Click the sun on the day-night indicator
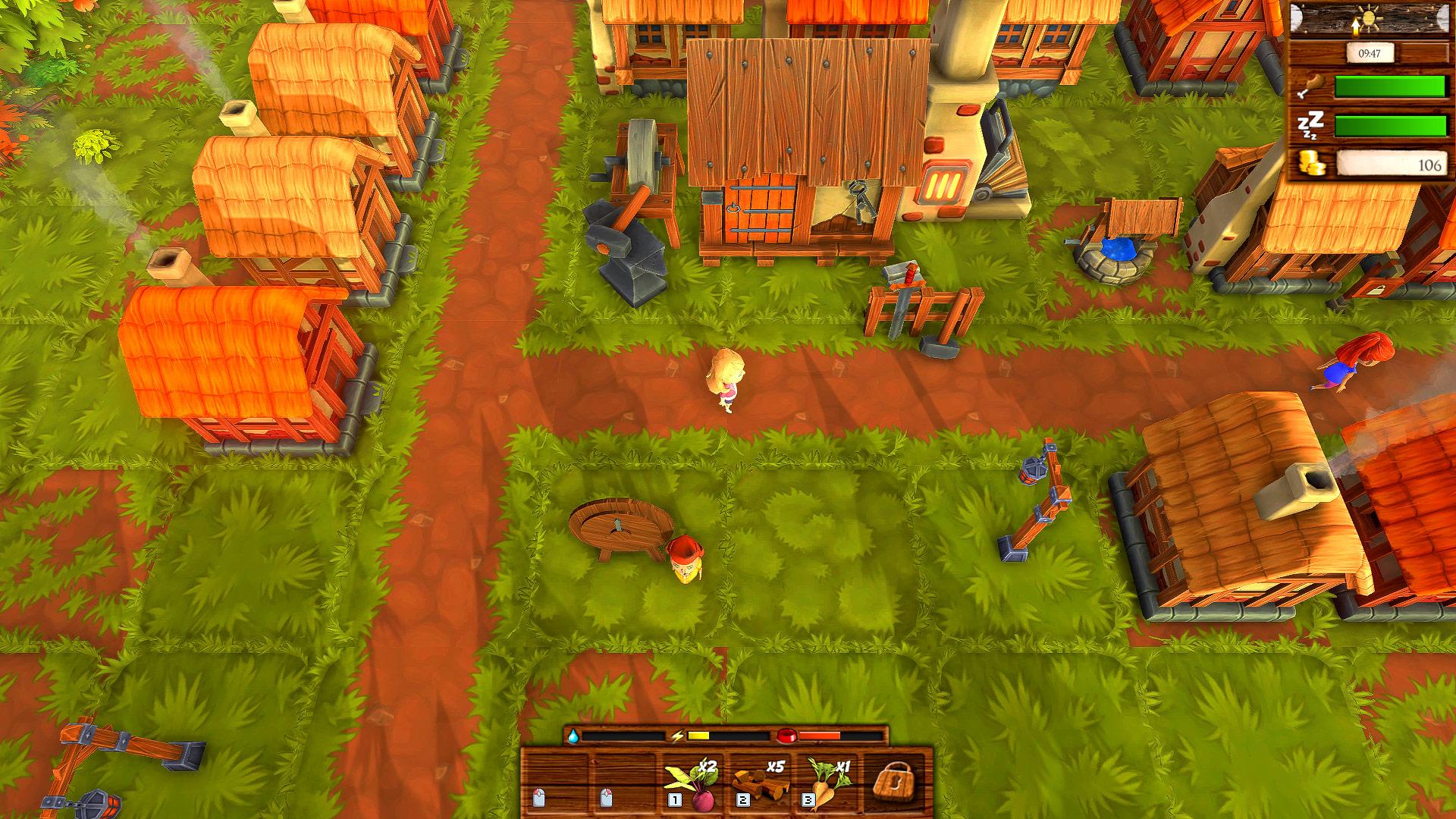The width and height of the screenshot is (1456, 819). point(1370,18)
